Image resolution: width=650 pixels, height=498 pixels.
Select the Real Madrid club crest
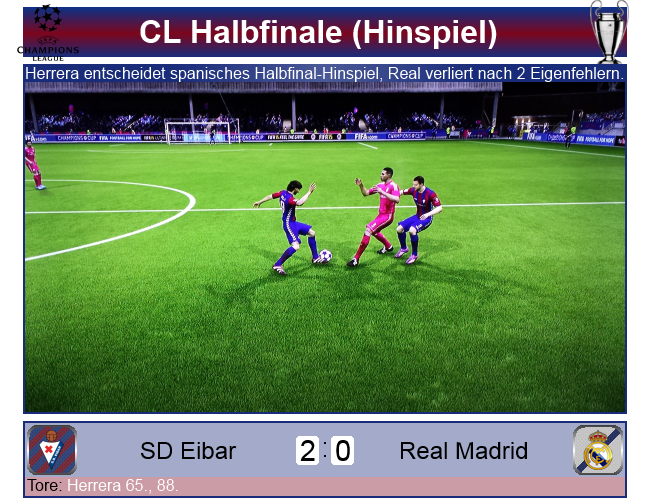[x=598, y=450]
